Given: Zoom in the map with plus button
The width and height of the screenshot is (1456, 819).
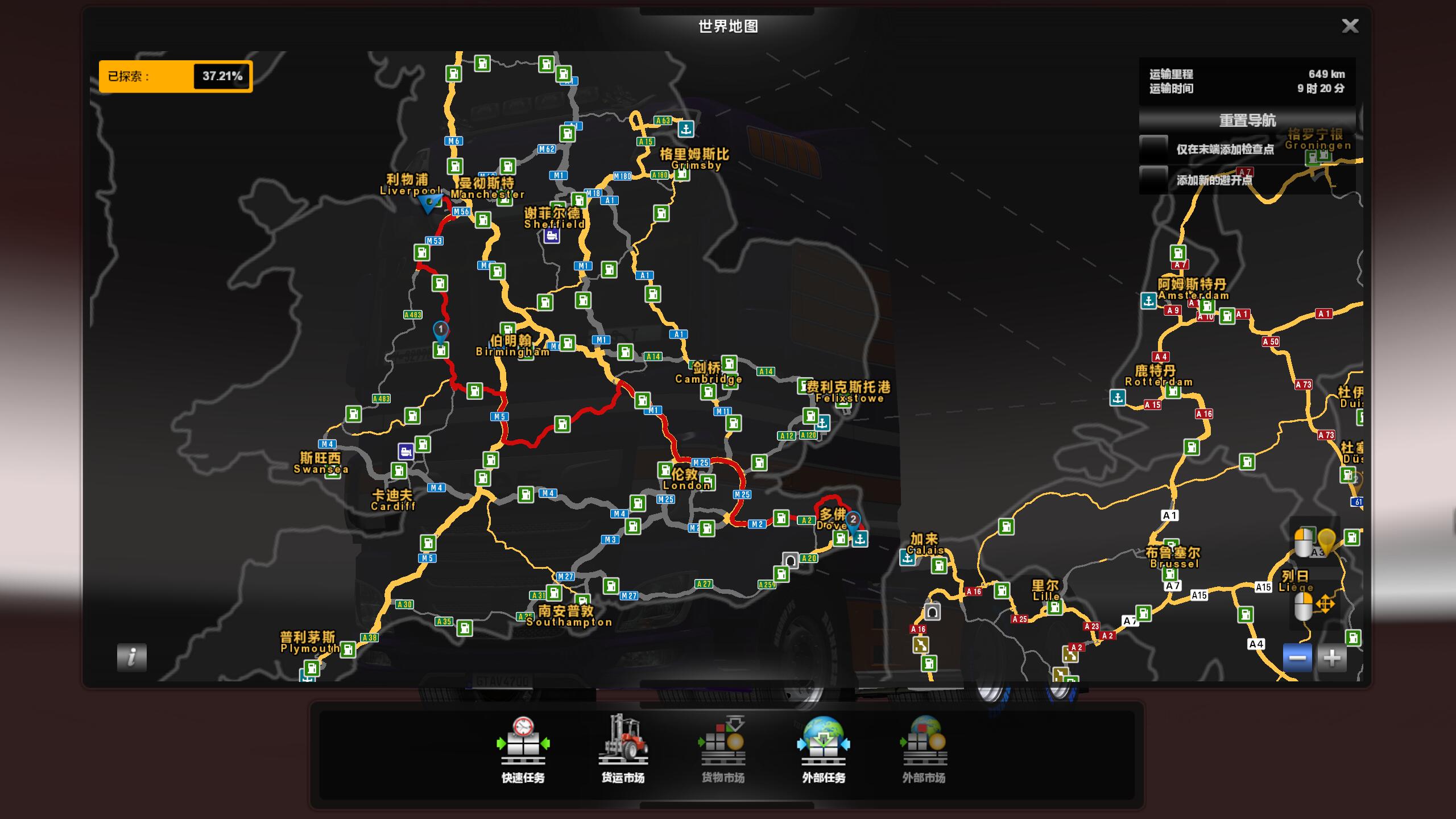Looking at the screenshot, I should point(1332,658).
